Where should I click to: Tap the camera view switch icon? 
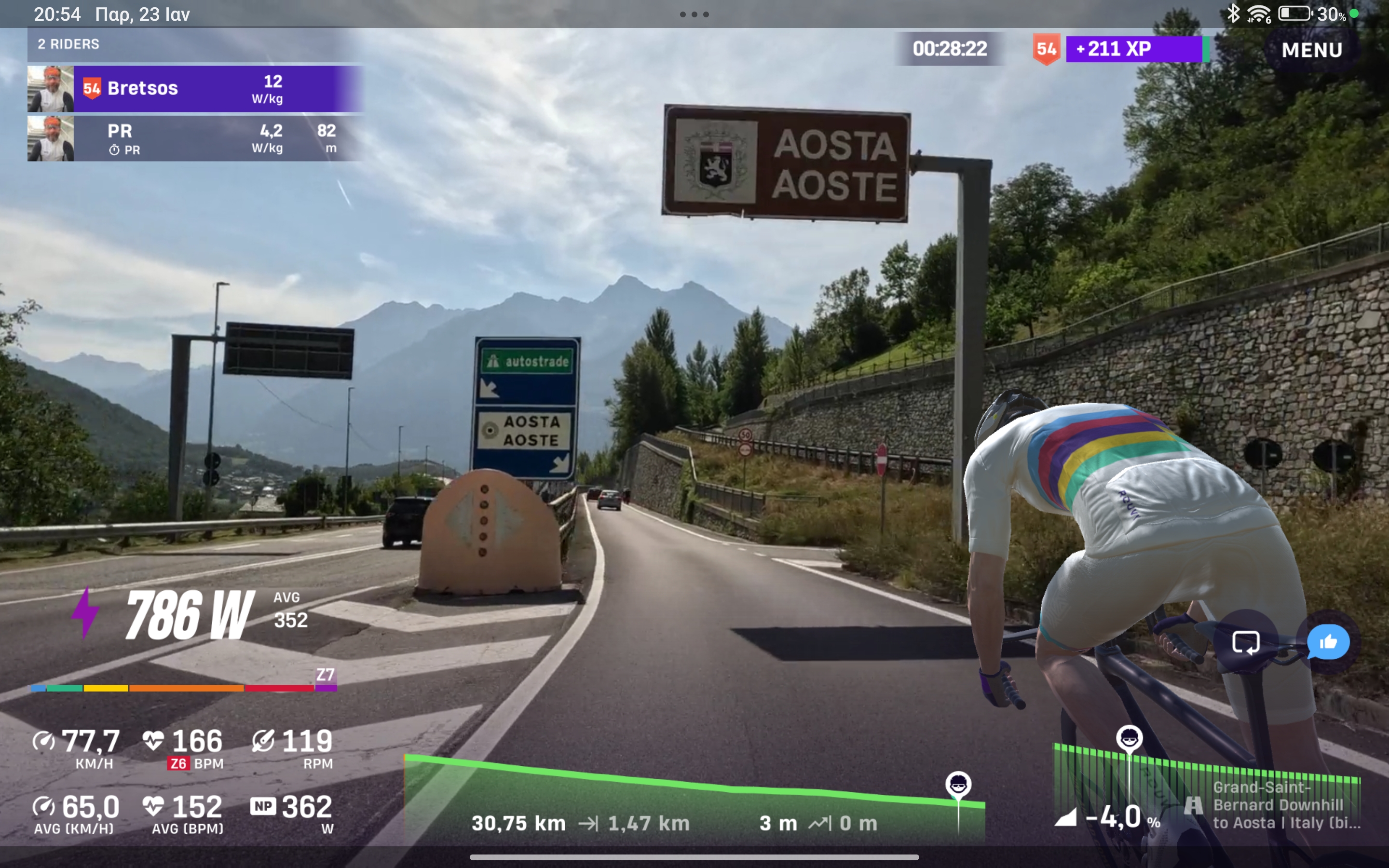click(1245, 642)
